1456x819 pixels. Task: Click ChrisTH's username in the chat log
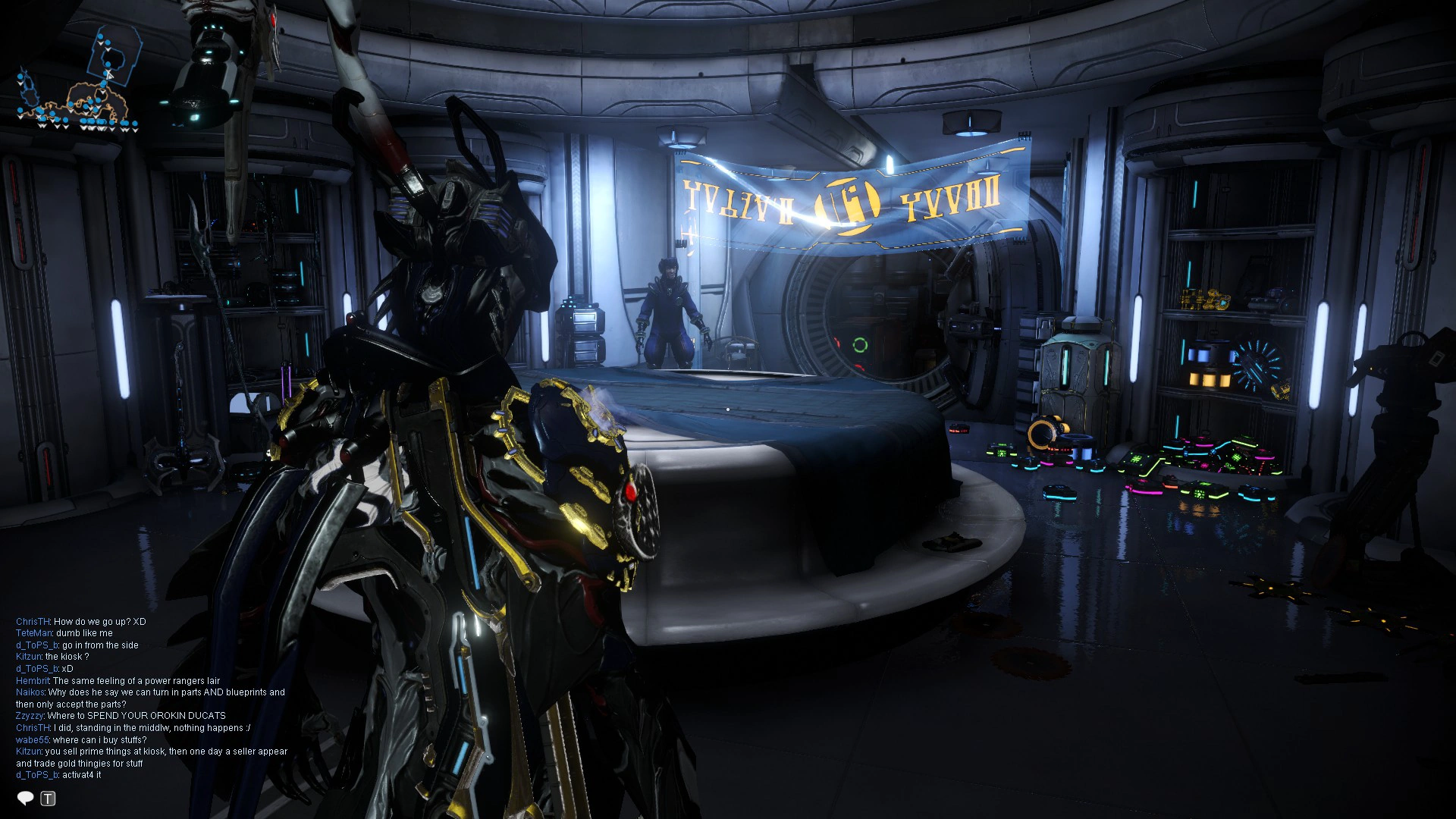click(33, 622)
